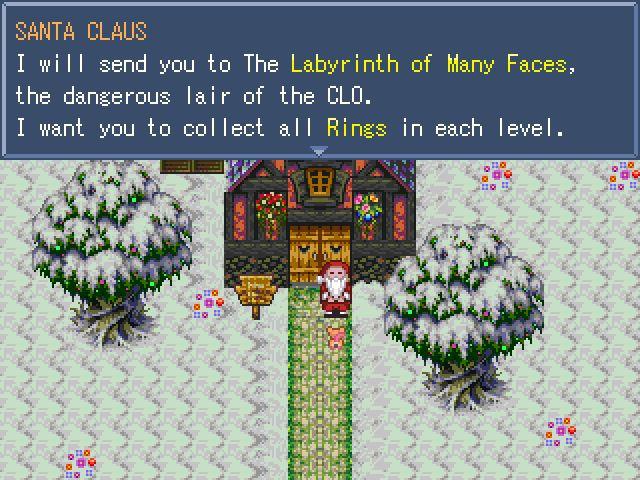Click the dialogue continue arrow indicator
The height and width of the screenshot is (480, 640).
coord(319,152)
